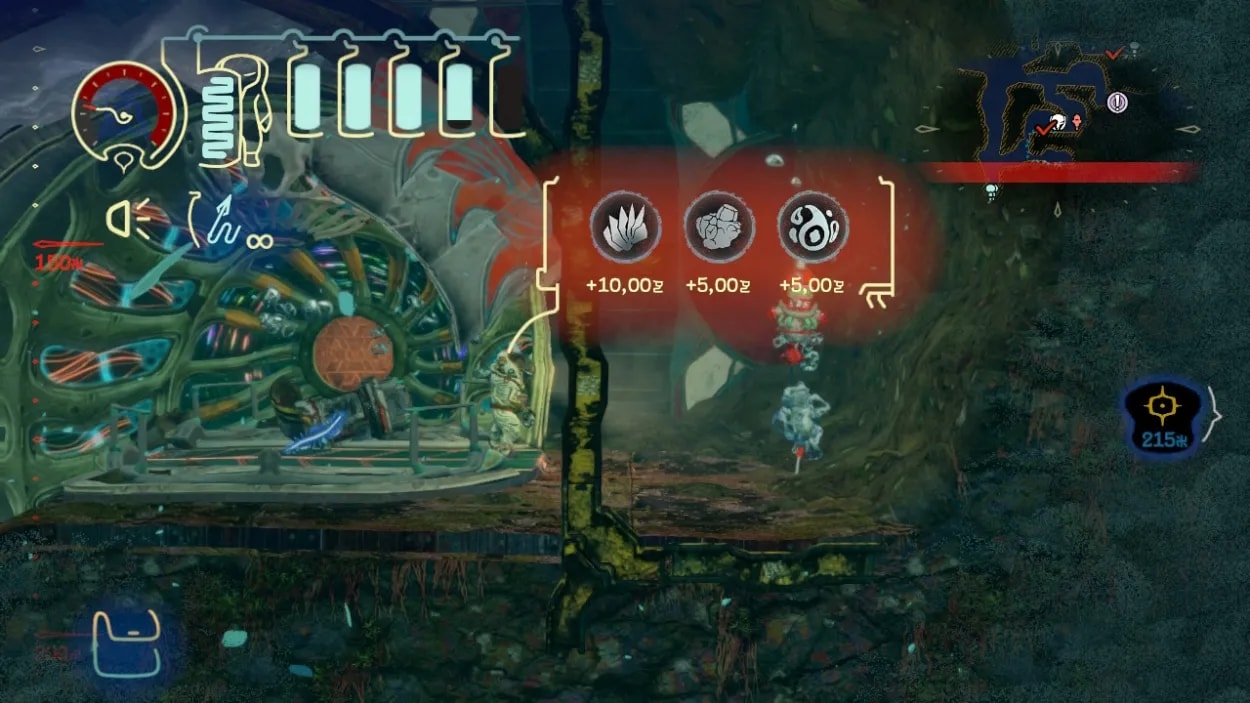Click the exclamation marker on the minimap
The width and height of the screenshot is (1250, 703).
pos(1117,101)
